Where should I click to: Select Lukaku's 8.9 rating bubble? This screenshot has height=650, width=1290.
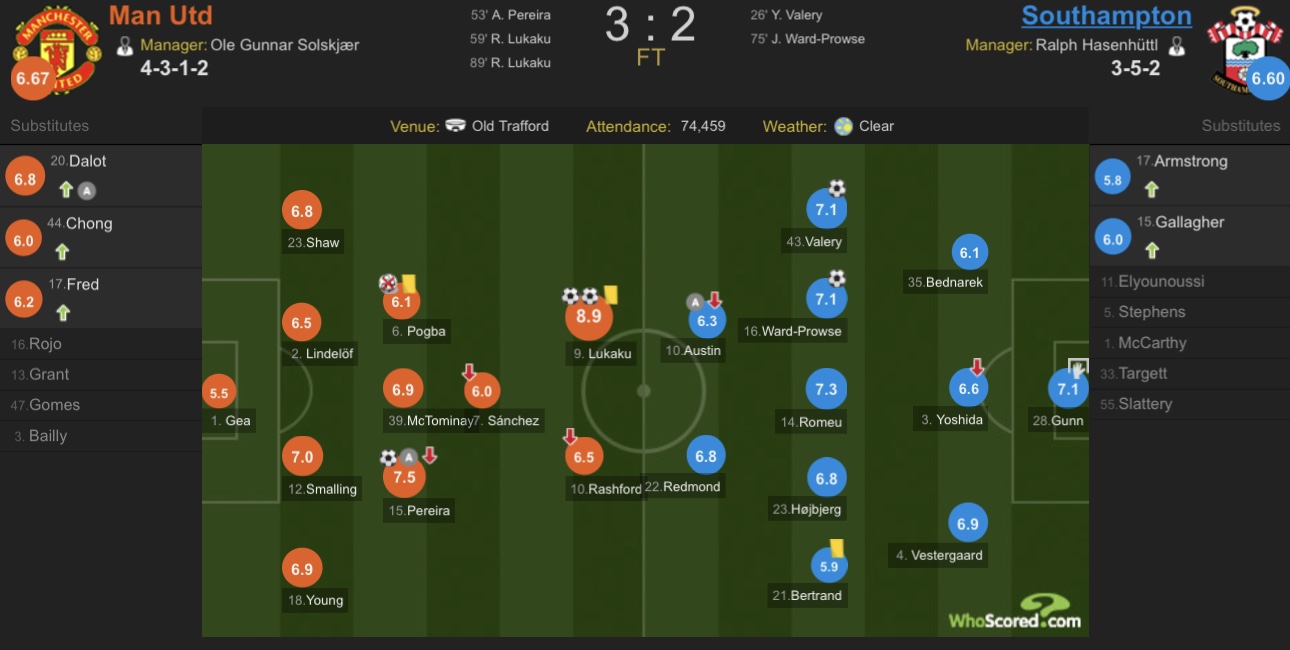click(589, 316)
